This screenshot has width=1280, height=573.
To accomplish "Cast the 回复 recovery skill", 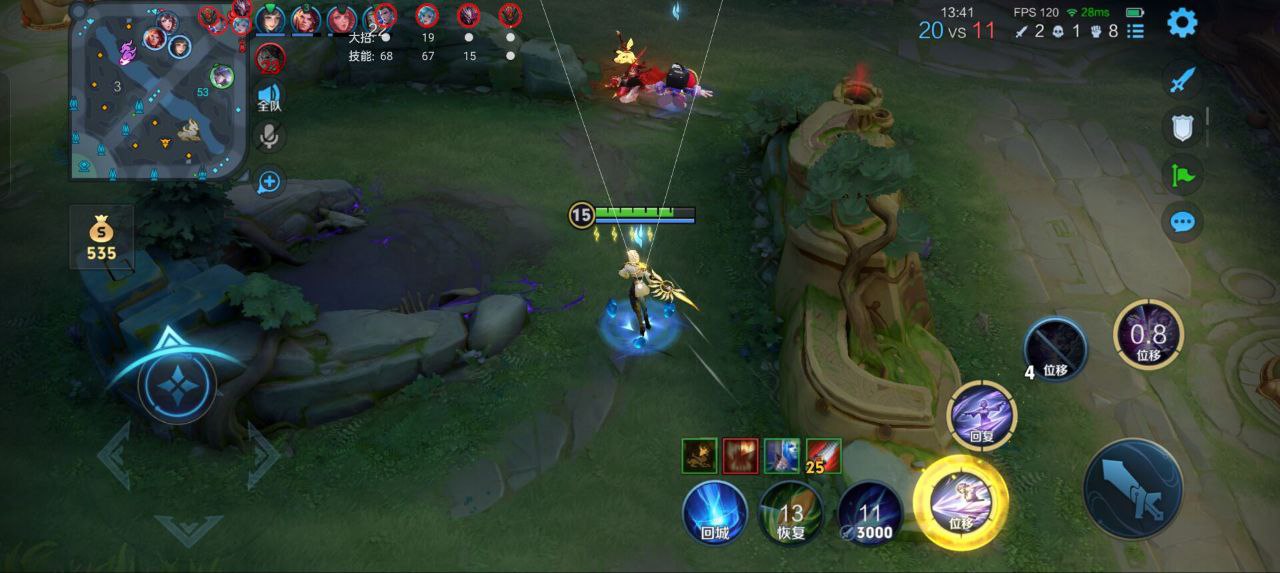I will [x=982, y=415].
